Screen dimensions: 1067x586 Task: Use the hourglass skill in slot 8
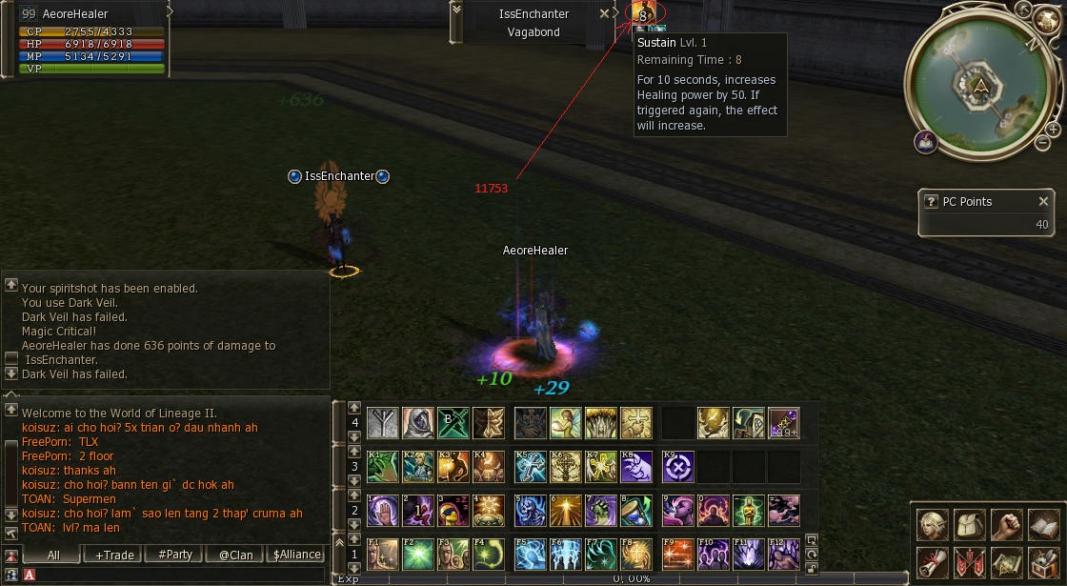point(636,510)
